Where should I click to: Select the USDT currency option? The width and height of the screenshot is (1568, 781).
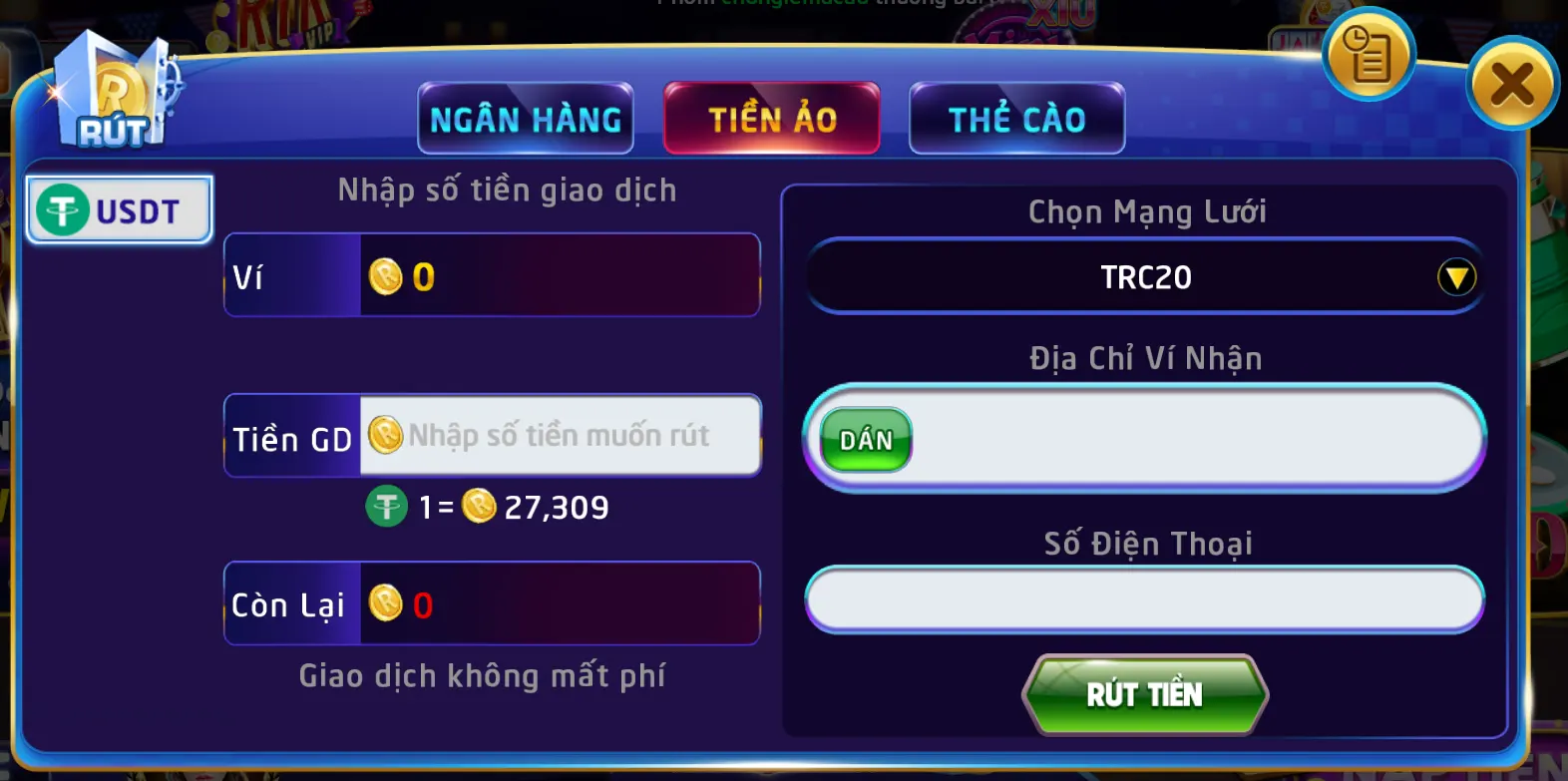[x=118, y=209]
